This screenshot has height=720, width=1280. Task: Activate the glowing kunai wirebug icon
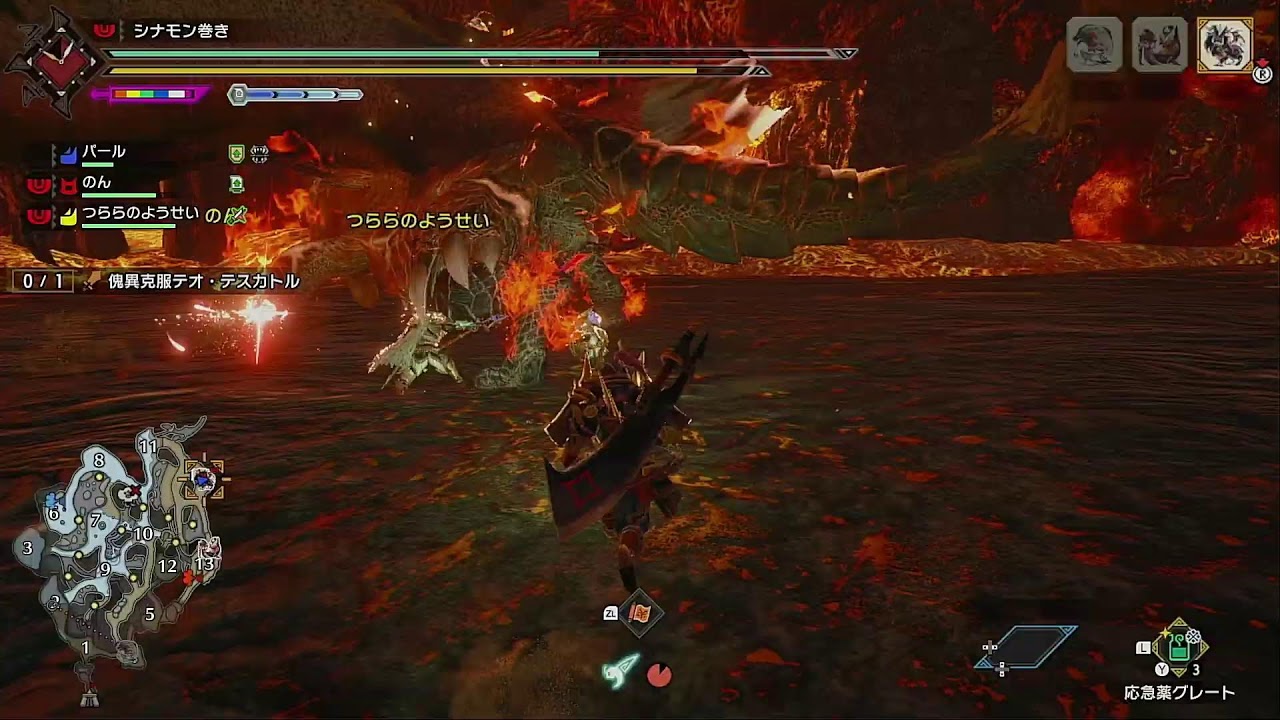(x=619, y=671)
